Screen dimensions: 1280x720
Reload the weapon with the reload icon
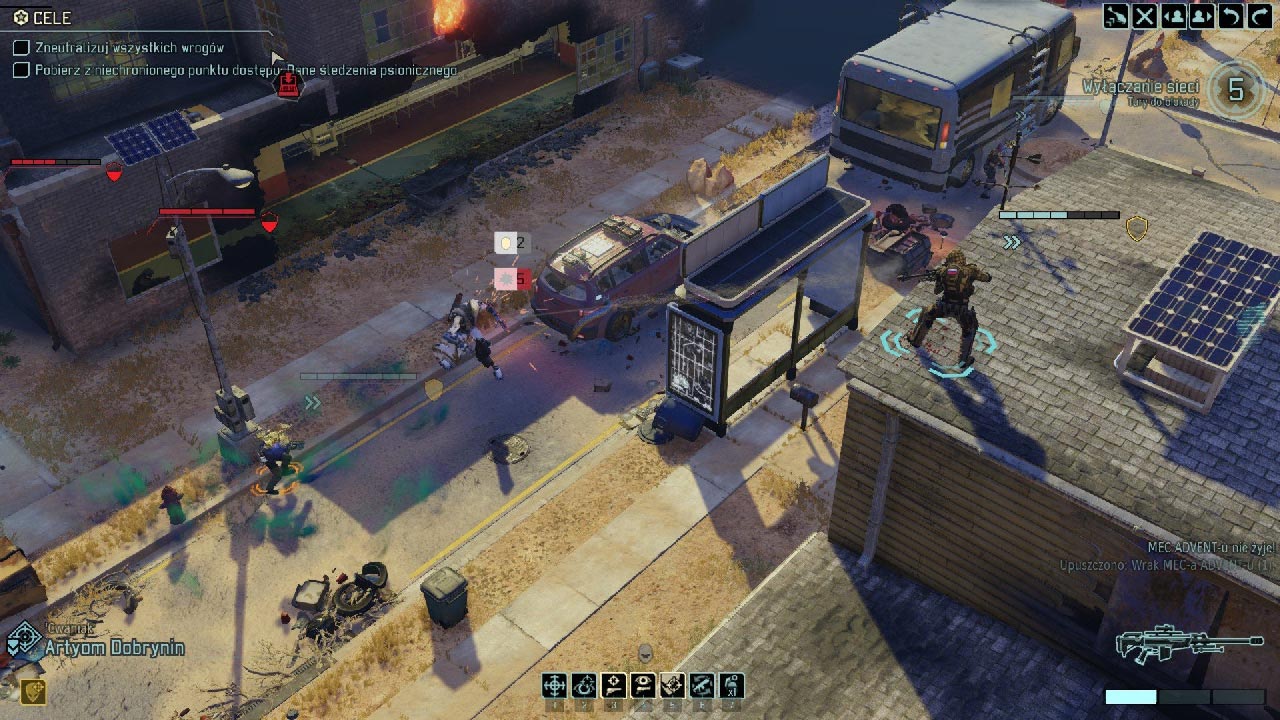[x=702, y=685]
